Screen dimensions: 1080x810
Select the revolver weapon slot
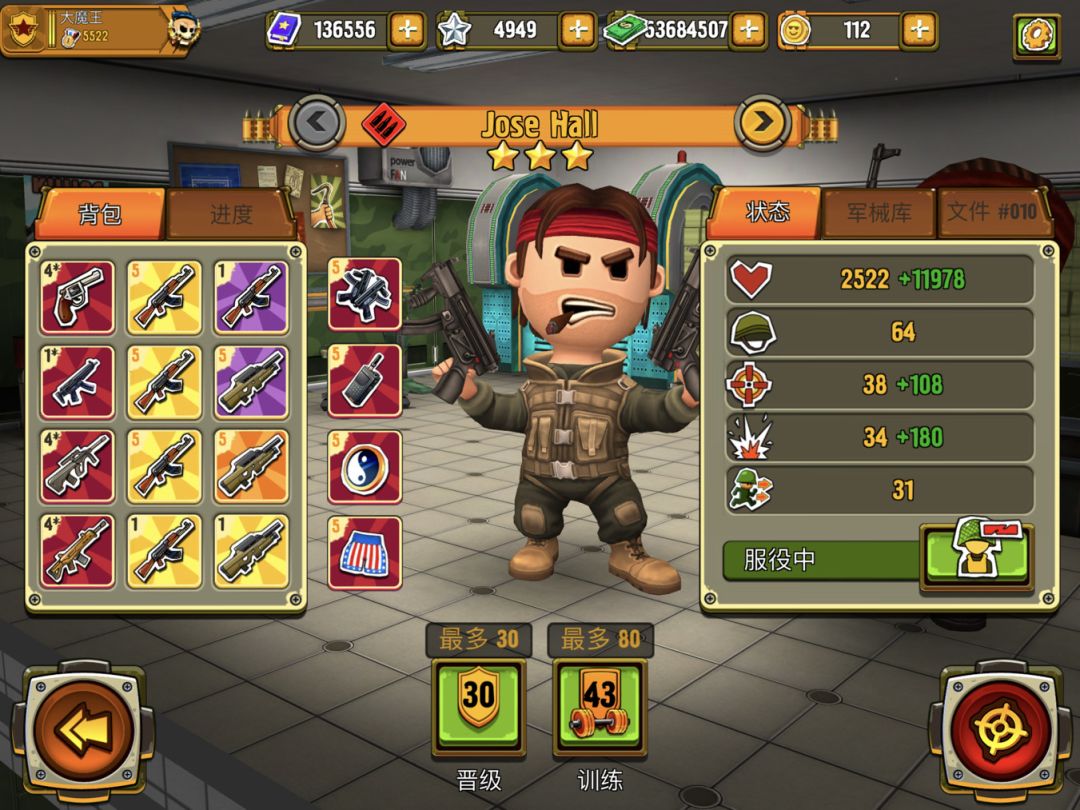(77, 297)
